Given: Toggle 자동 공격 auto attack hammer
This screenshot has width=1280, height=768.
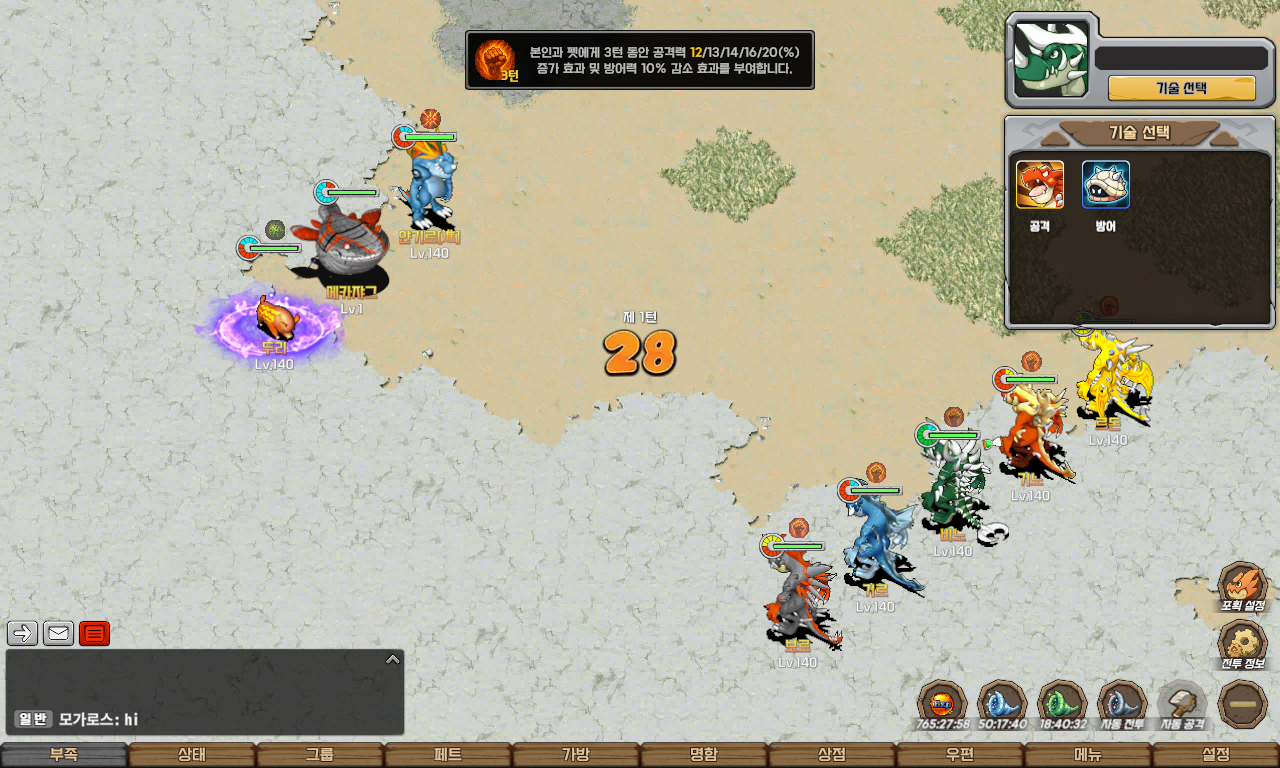Looking at the screenshot, I should (1182, 703).
